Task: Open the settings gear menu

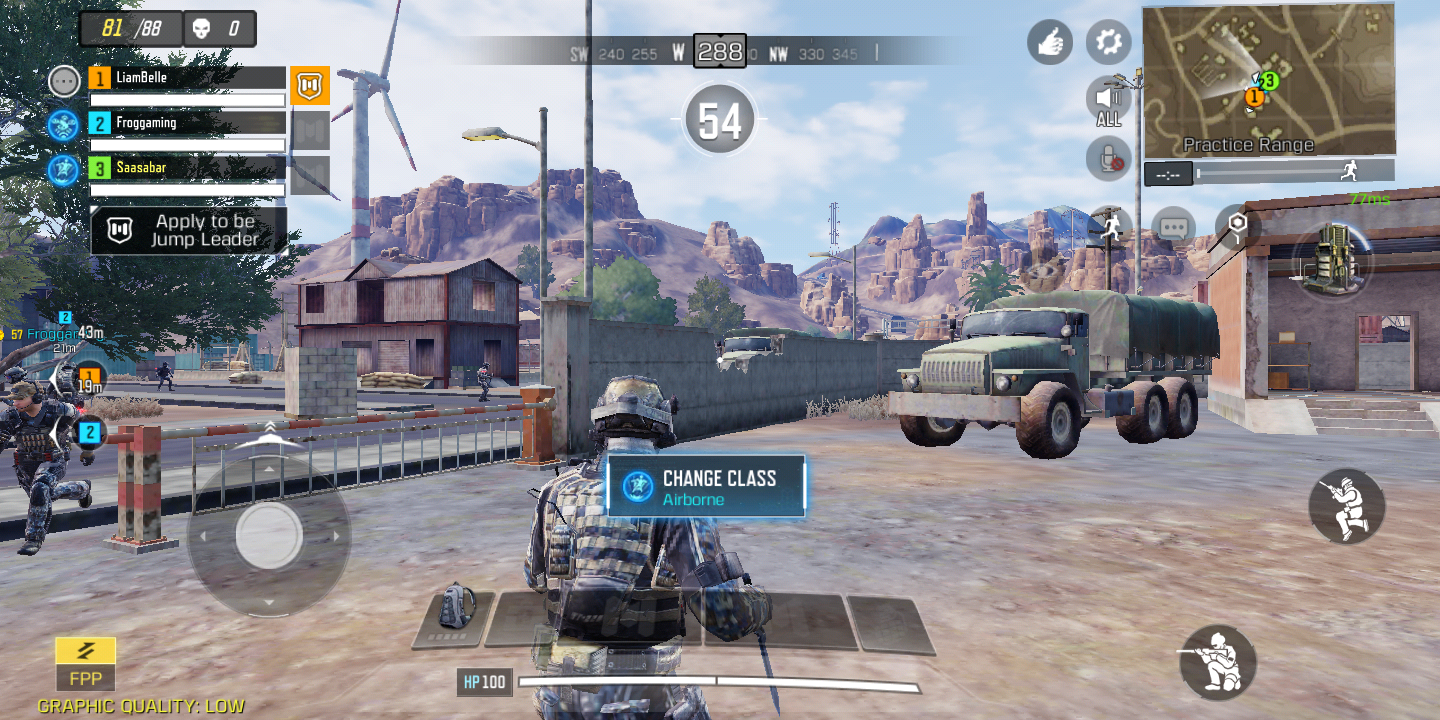Action: pyautogui.click(x=1108, y=42)
